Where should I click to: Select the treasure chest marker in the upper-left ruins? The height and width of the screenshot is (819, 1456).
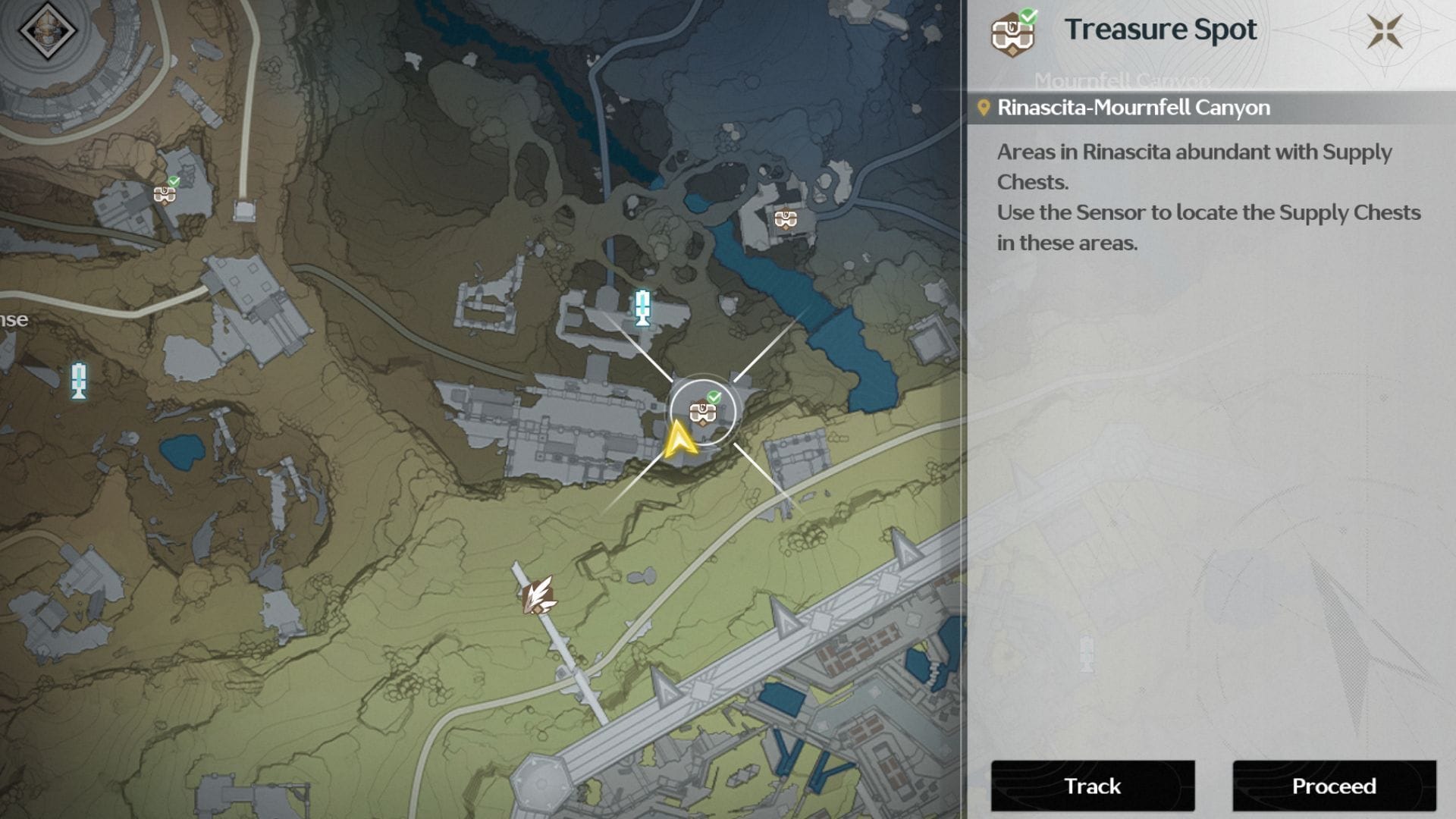163,195
